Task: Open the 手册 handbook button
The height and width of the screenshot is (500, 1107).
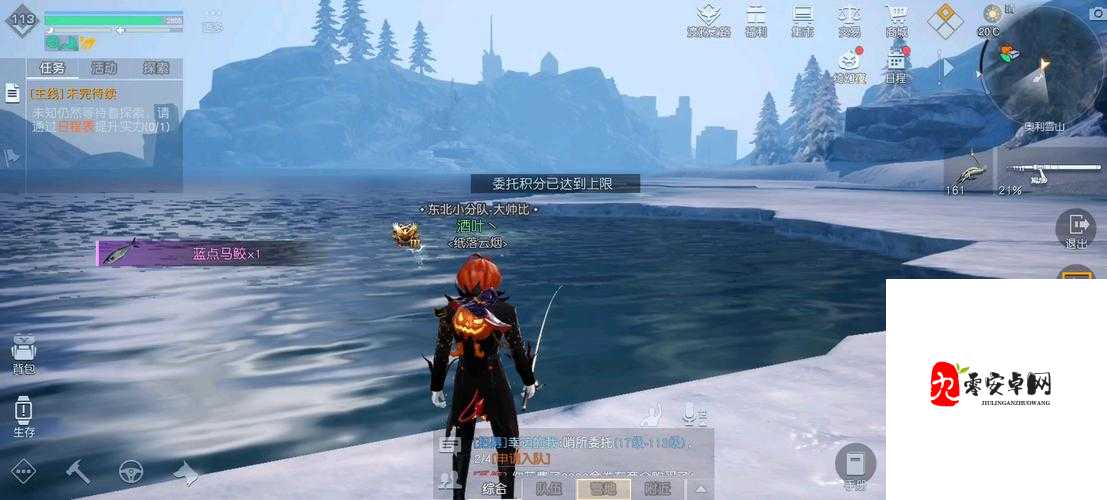Action: (x=855, y=466)
